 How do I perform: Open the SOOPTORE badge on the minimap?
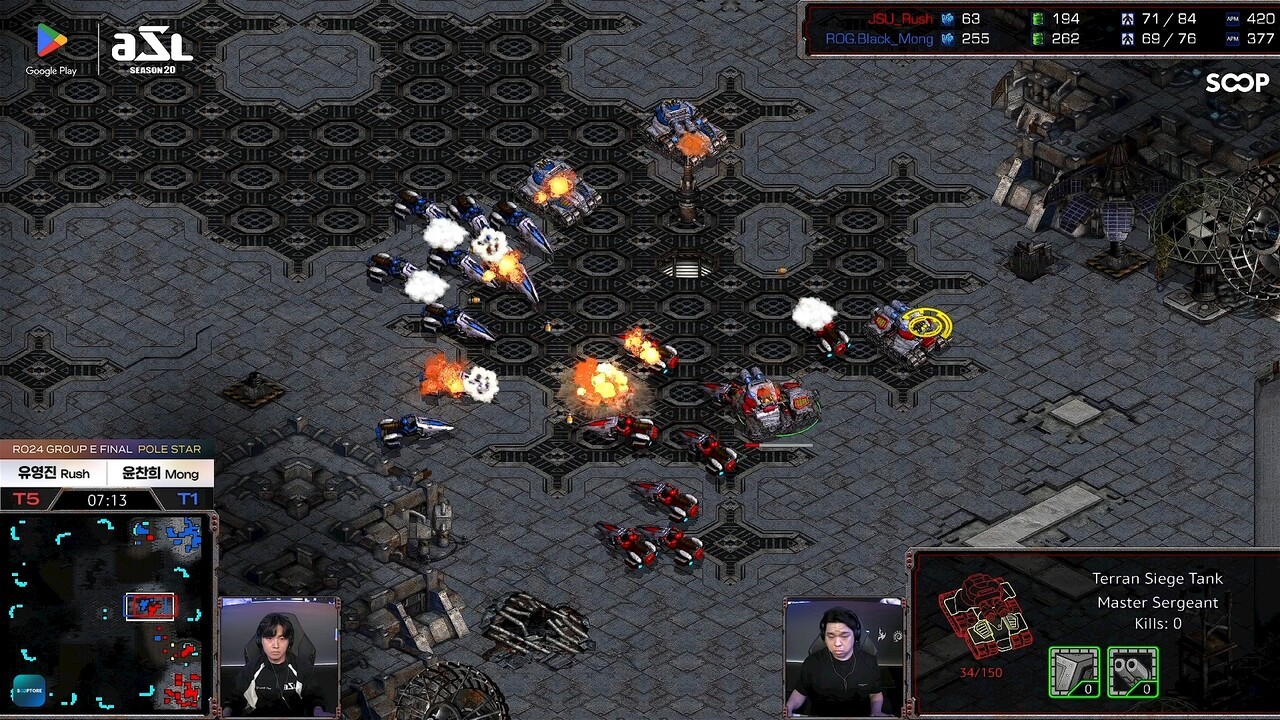(29, 691)
